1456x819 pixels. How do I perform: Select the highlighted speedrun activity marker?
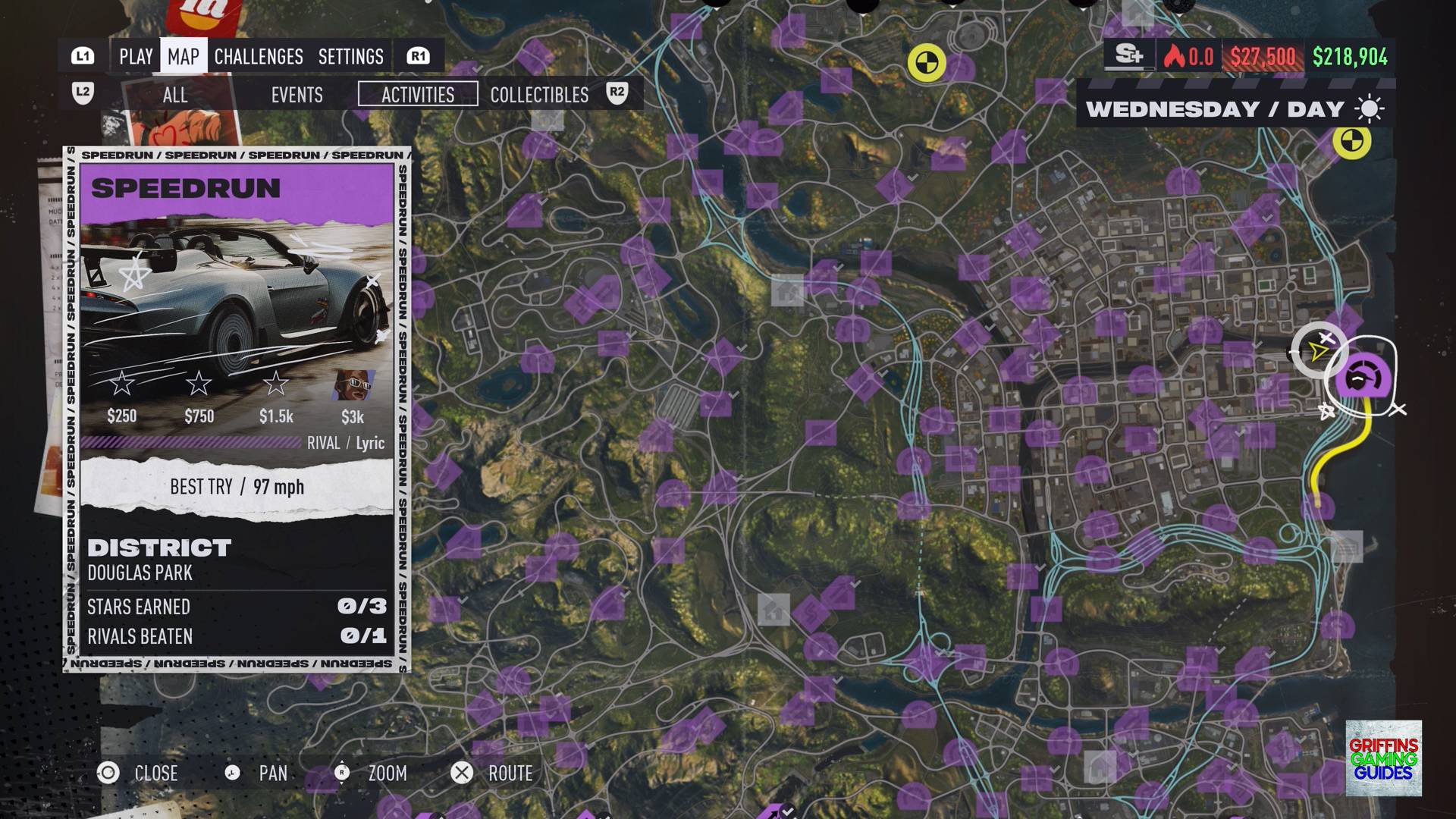(x=1363, y=377)
